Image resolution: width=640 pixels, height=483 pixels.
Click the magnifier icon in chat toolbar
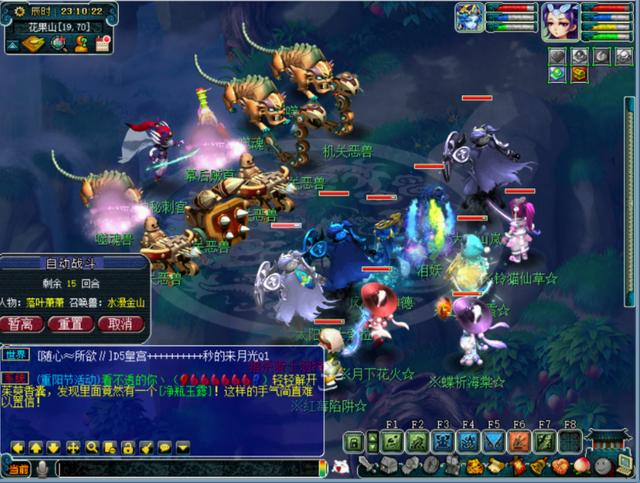click(x=91, y=447)
